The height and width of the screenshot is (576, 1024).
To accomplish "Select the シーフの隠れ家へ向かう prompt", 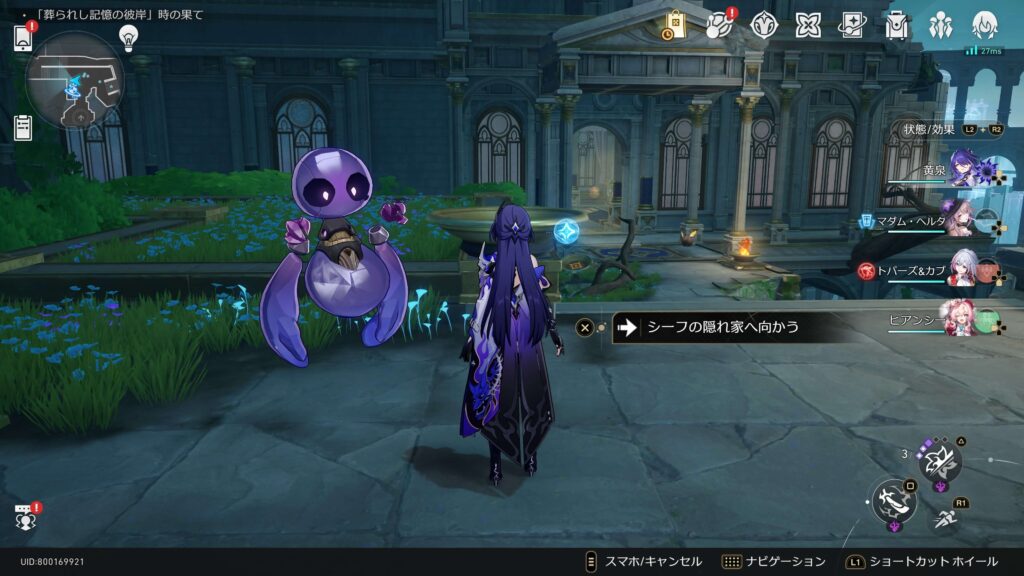I will point(722,327).
